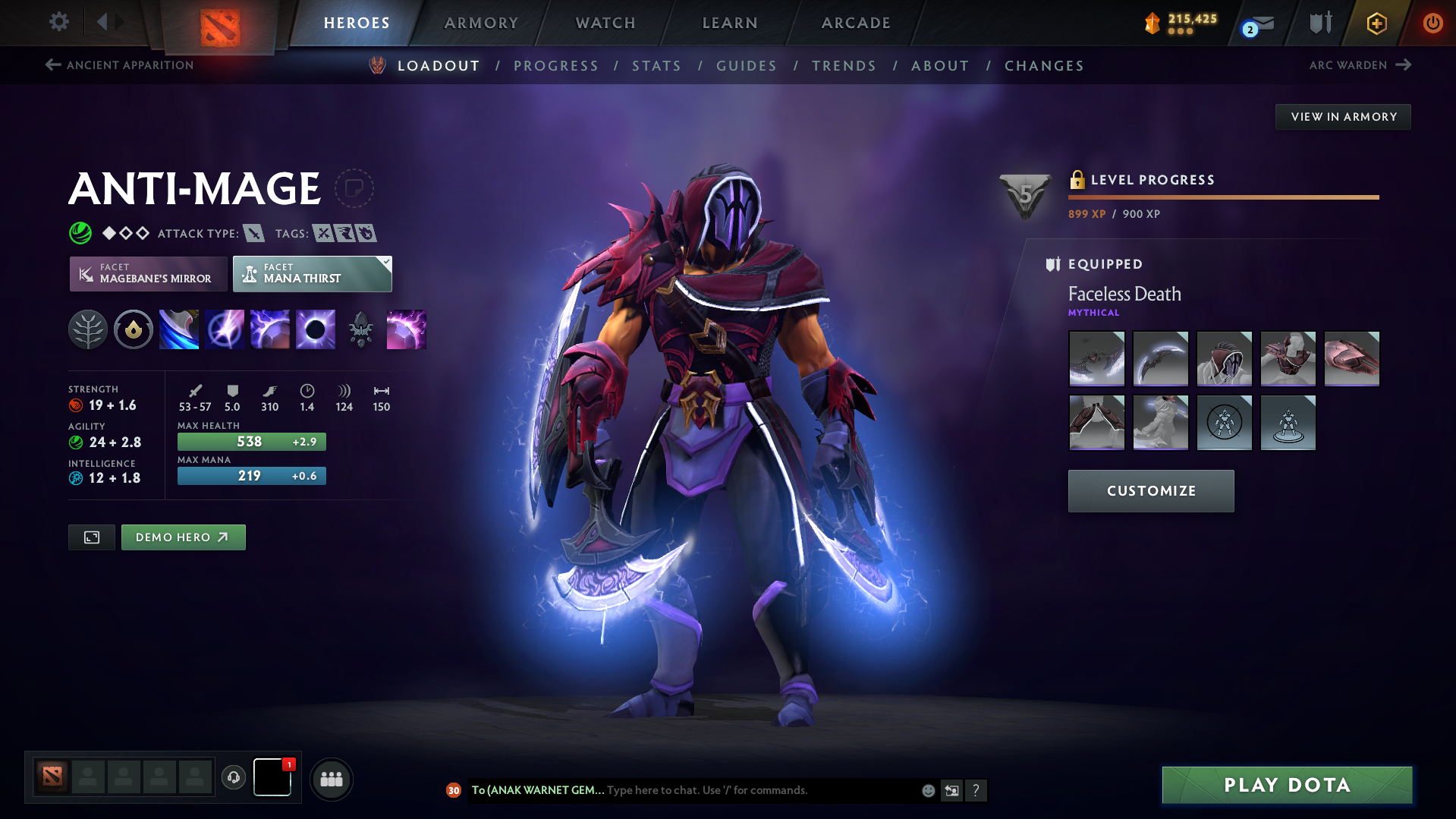The height and width of the screenshot is (819, 1456).
Task: Click the Level Progress XP bar
Action: [x=1223, y=197]
